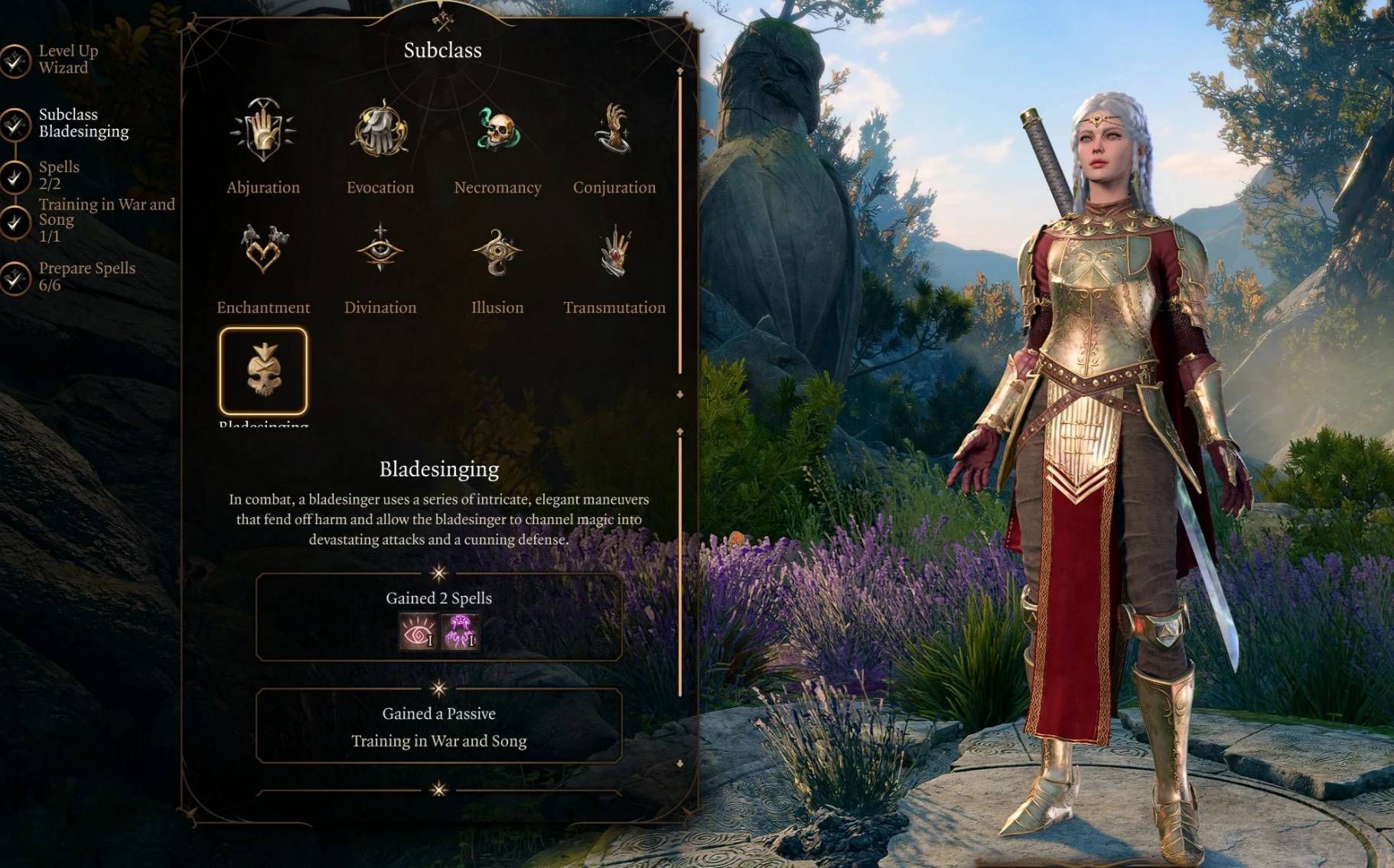Viewport: 1394px width, 868px height.
Task: Go to the Prepare Spells step
Action: [86, 276]
